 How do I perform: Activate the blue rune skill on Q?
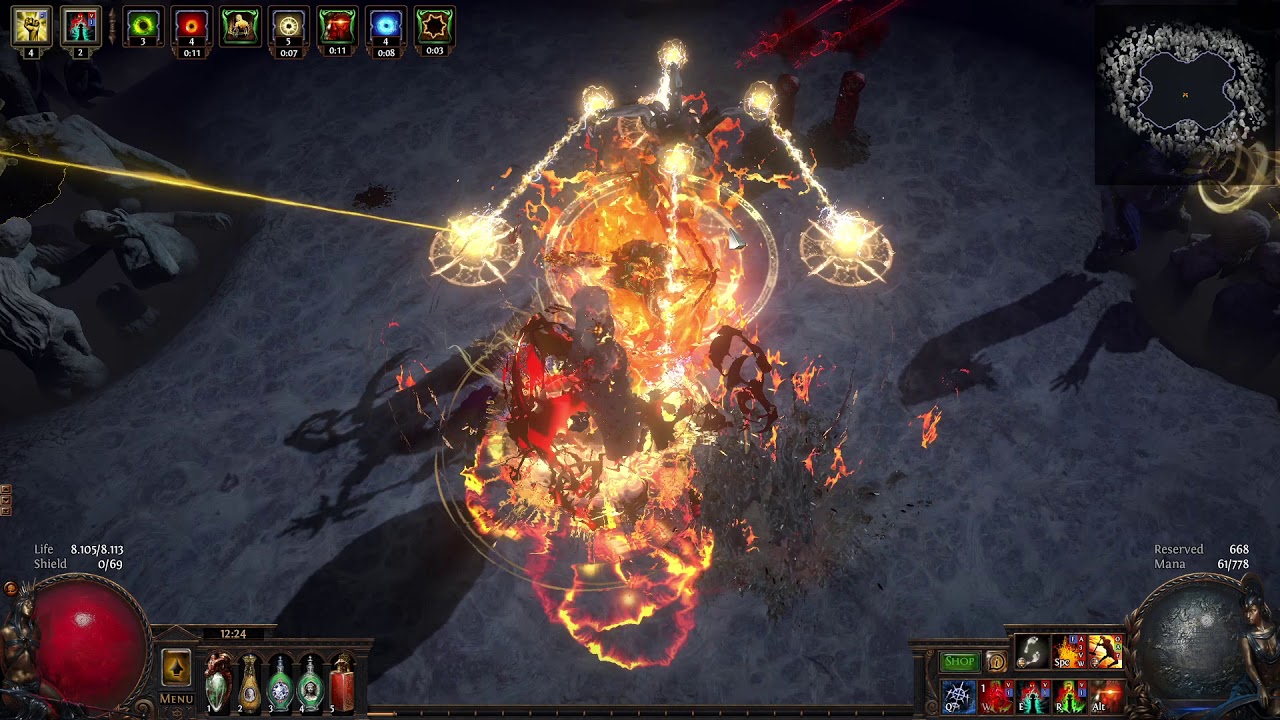tap(958, 696)
